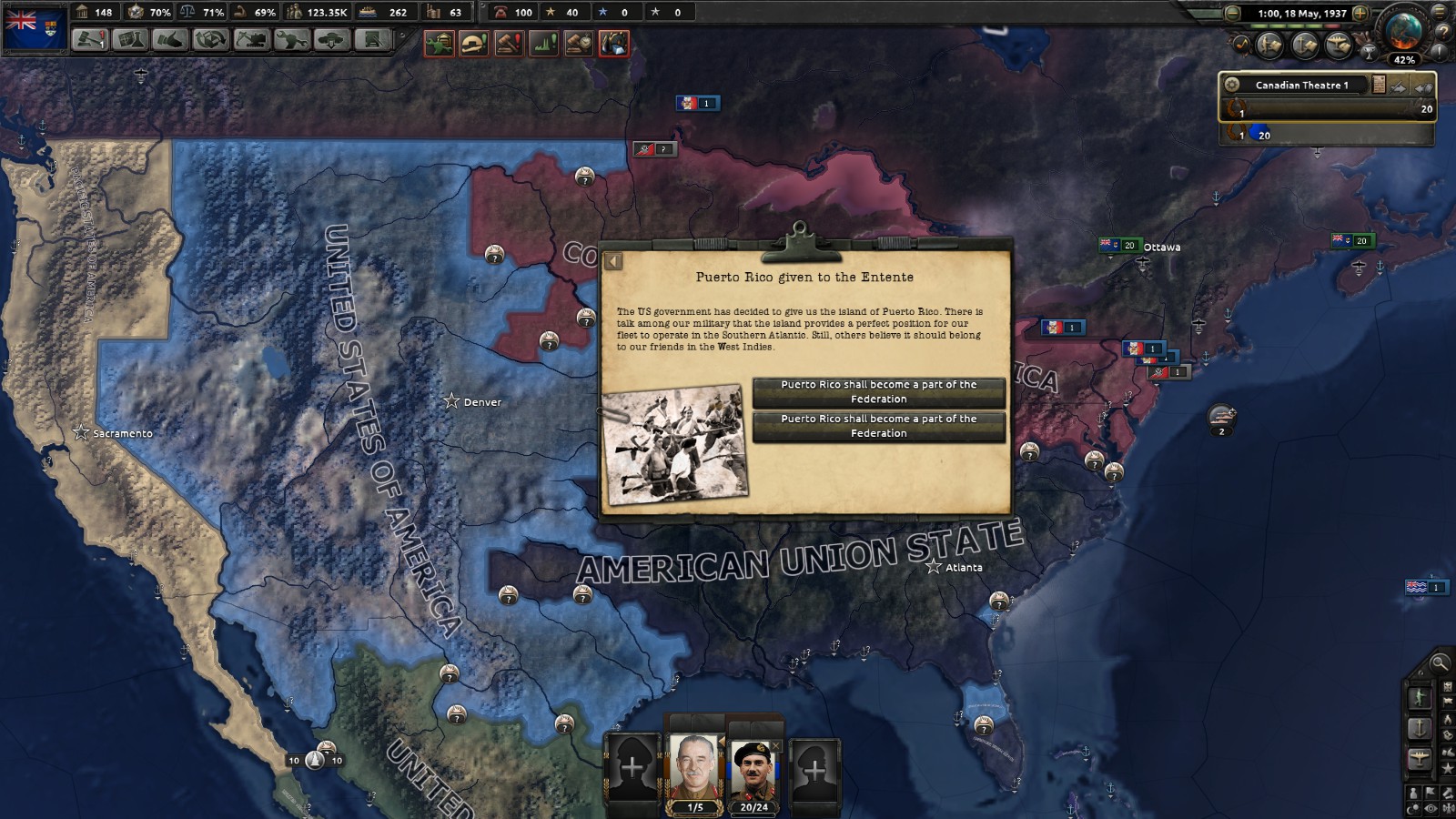The height and width of the screenshot is (819, 1456).
Task: Choose Puerto Rico shall become part of the Federation
Action: 878,392
